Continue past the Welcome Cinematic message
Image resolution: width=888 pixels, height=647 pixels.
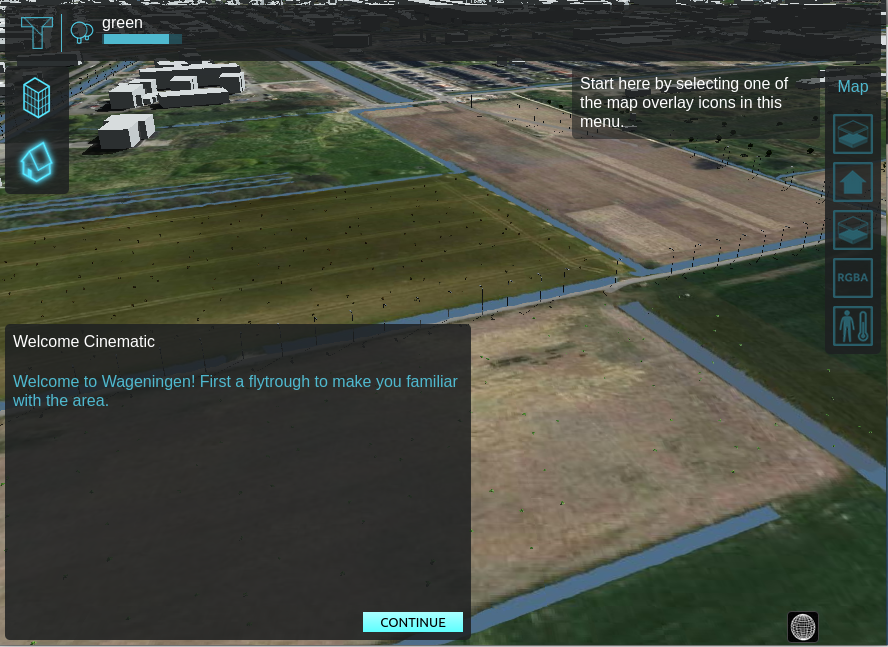coord(412,622)
